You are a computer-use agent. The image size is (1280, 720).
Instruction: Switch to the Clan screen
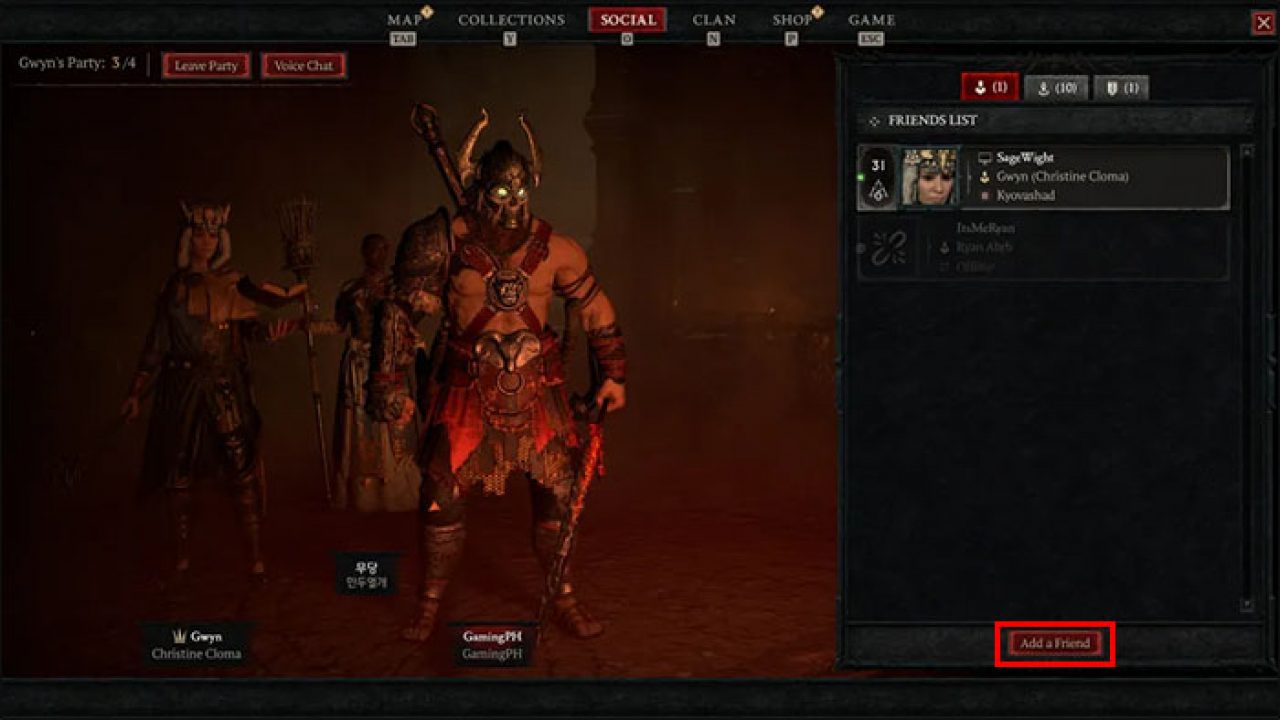point(713,18)
